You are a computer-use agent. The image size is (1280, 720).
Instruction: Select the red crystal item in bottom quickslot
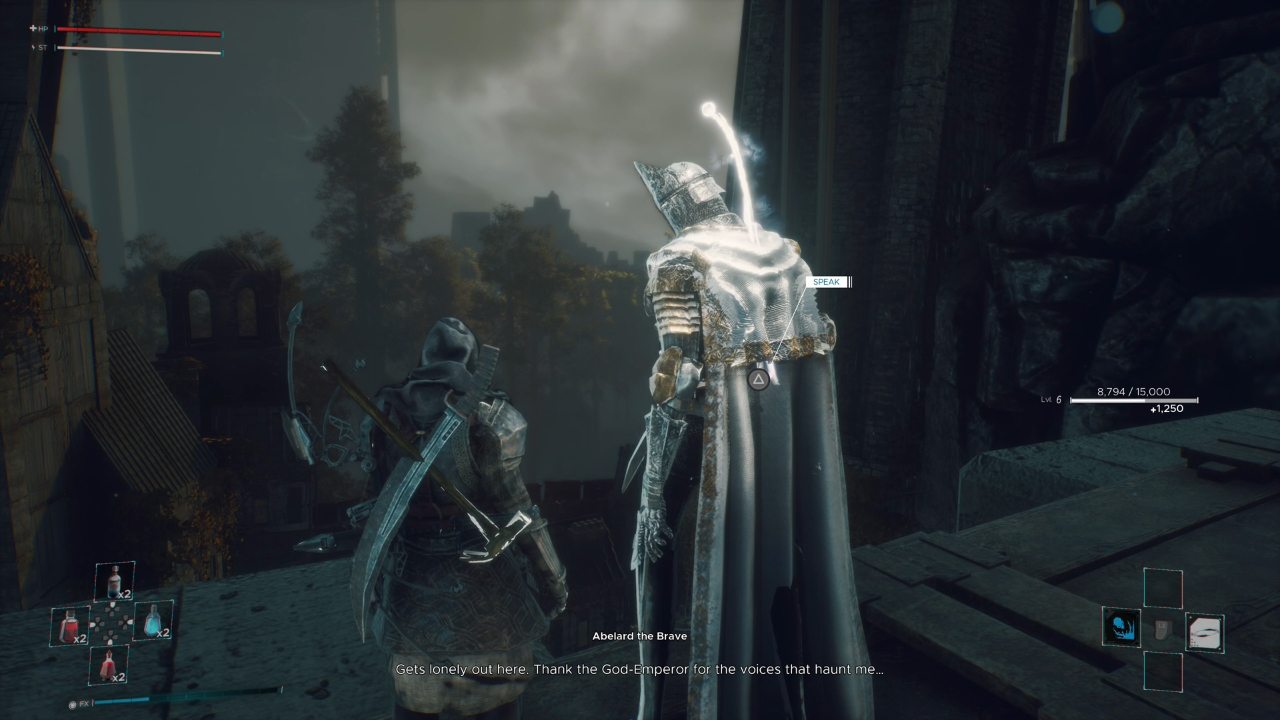tap(109, 664)
